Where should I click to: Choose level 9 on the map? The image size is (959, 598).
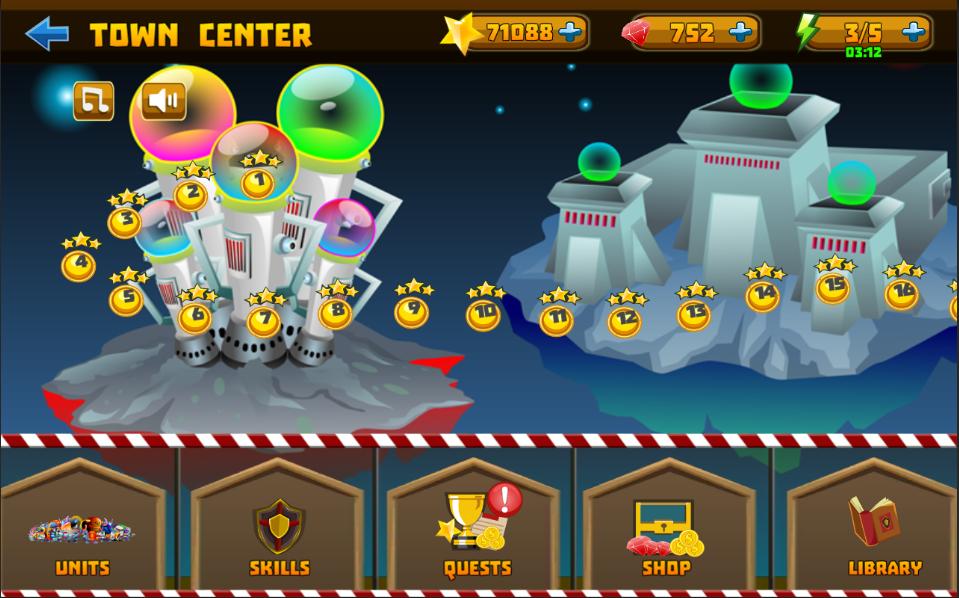(x=411, y=311)
